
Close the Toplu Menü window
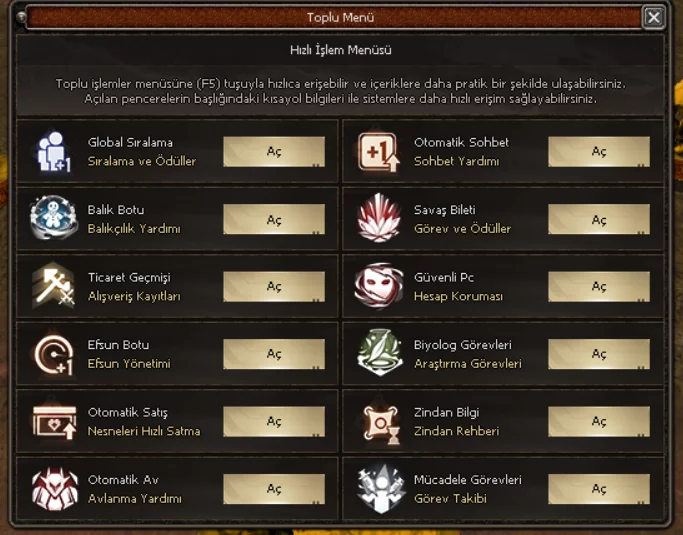pos(653,17)
